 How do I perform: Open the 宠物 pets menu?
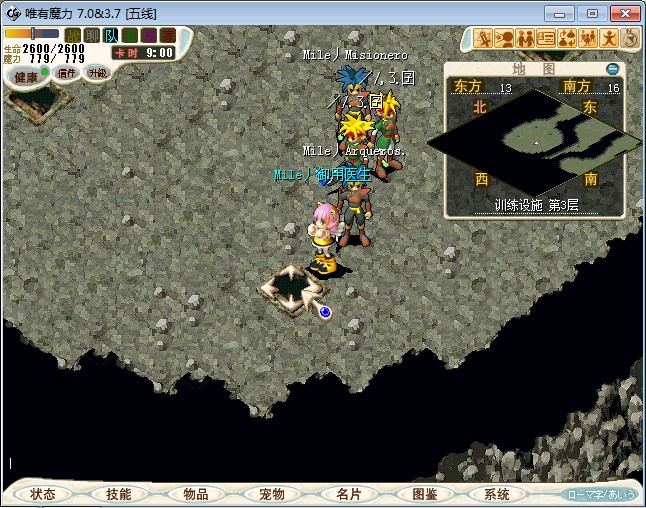pyautogui.click(x=271, y=494)
